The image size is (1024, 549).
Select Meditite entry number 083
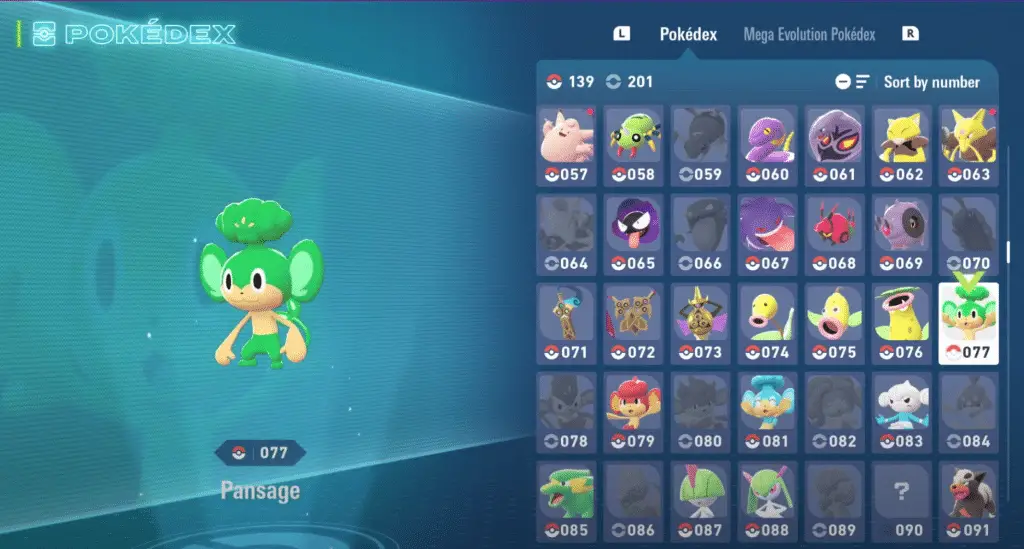click(901, 412)
